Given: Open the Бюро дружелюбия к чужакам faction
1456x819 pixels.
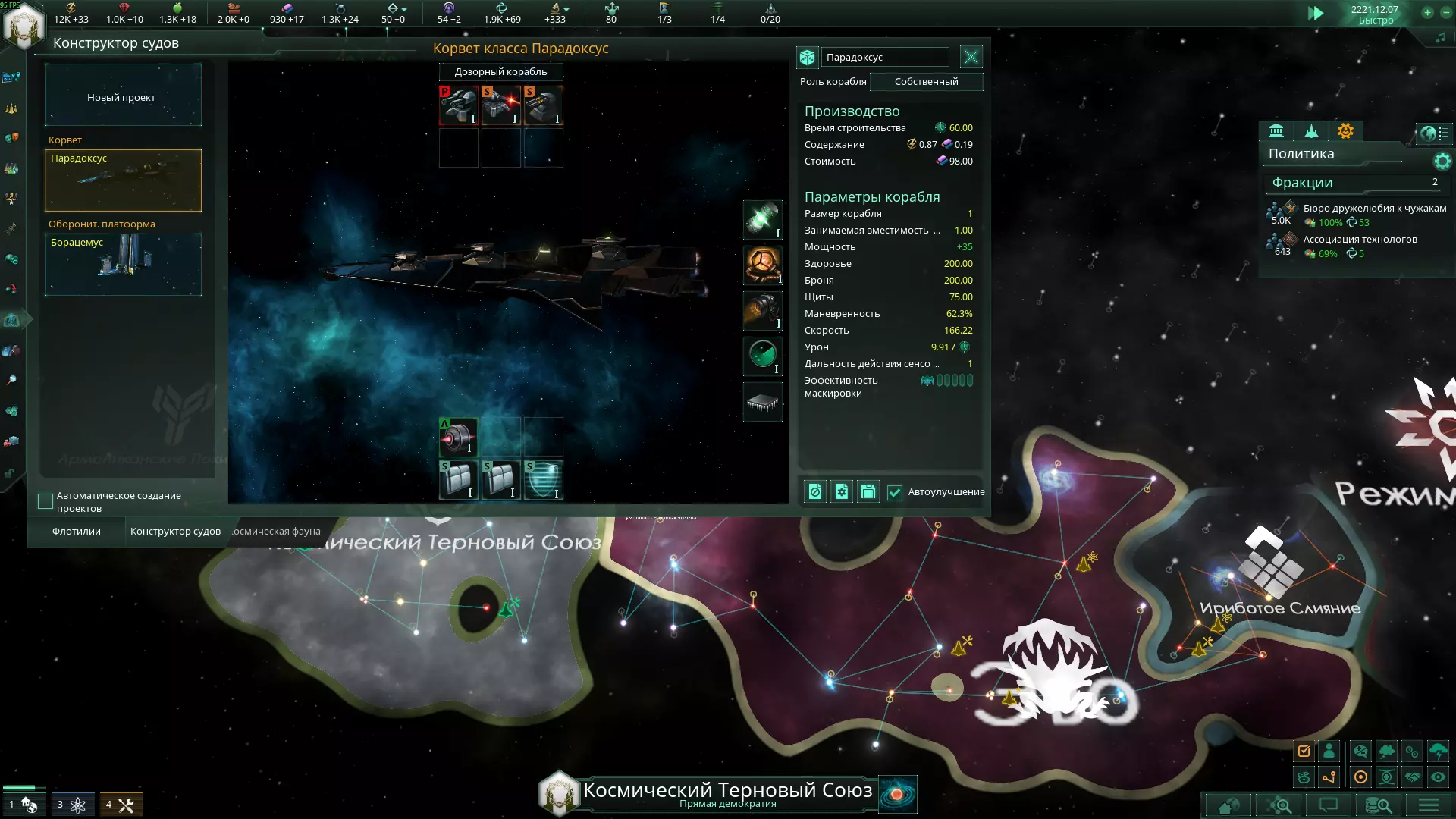Looking at the screenshot, I should (1373, 209).
